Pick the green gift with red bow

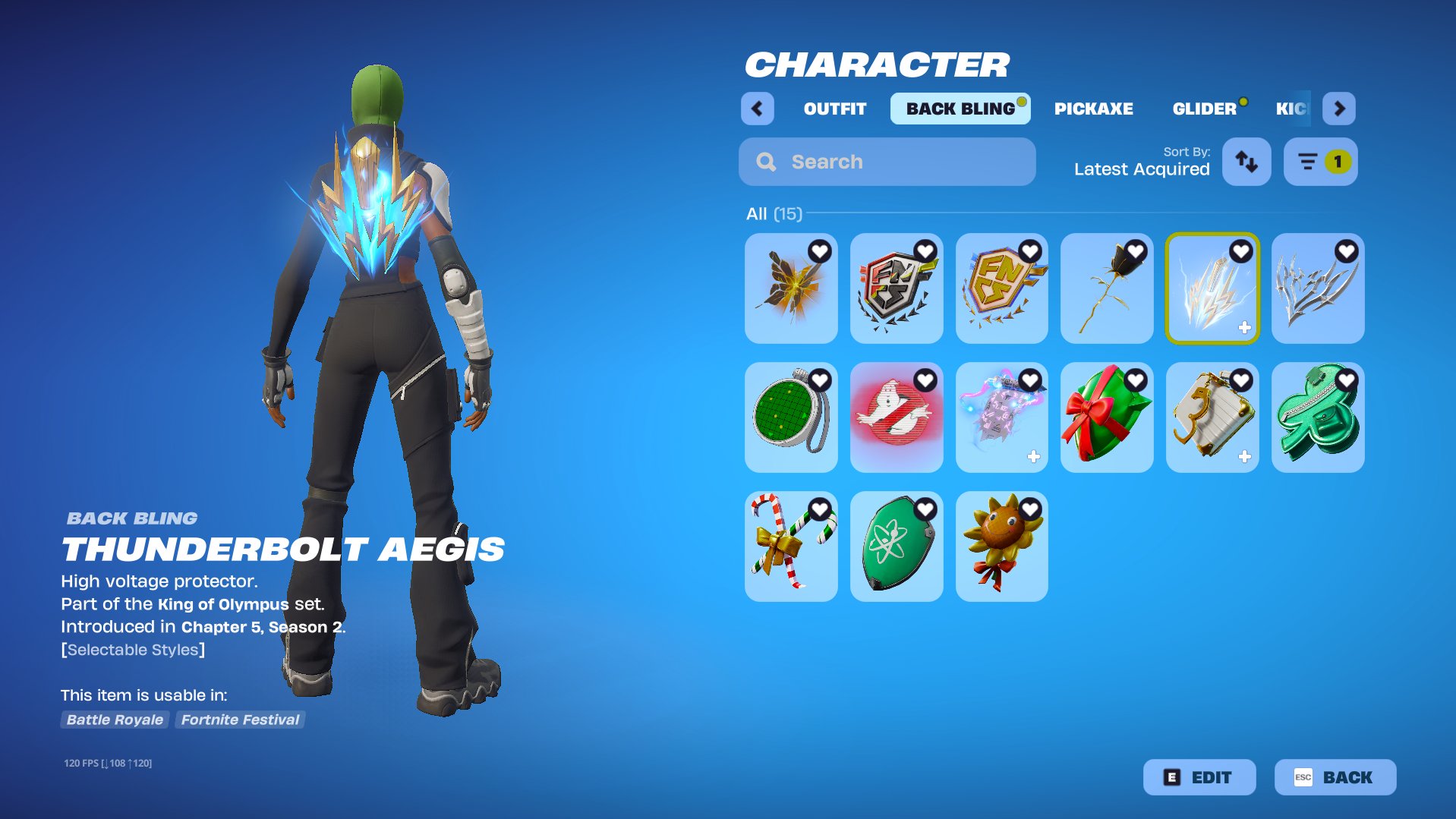pos(1107,417)
